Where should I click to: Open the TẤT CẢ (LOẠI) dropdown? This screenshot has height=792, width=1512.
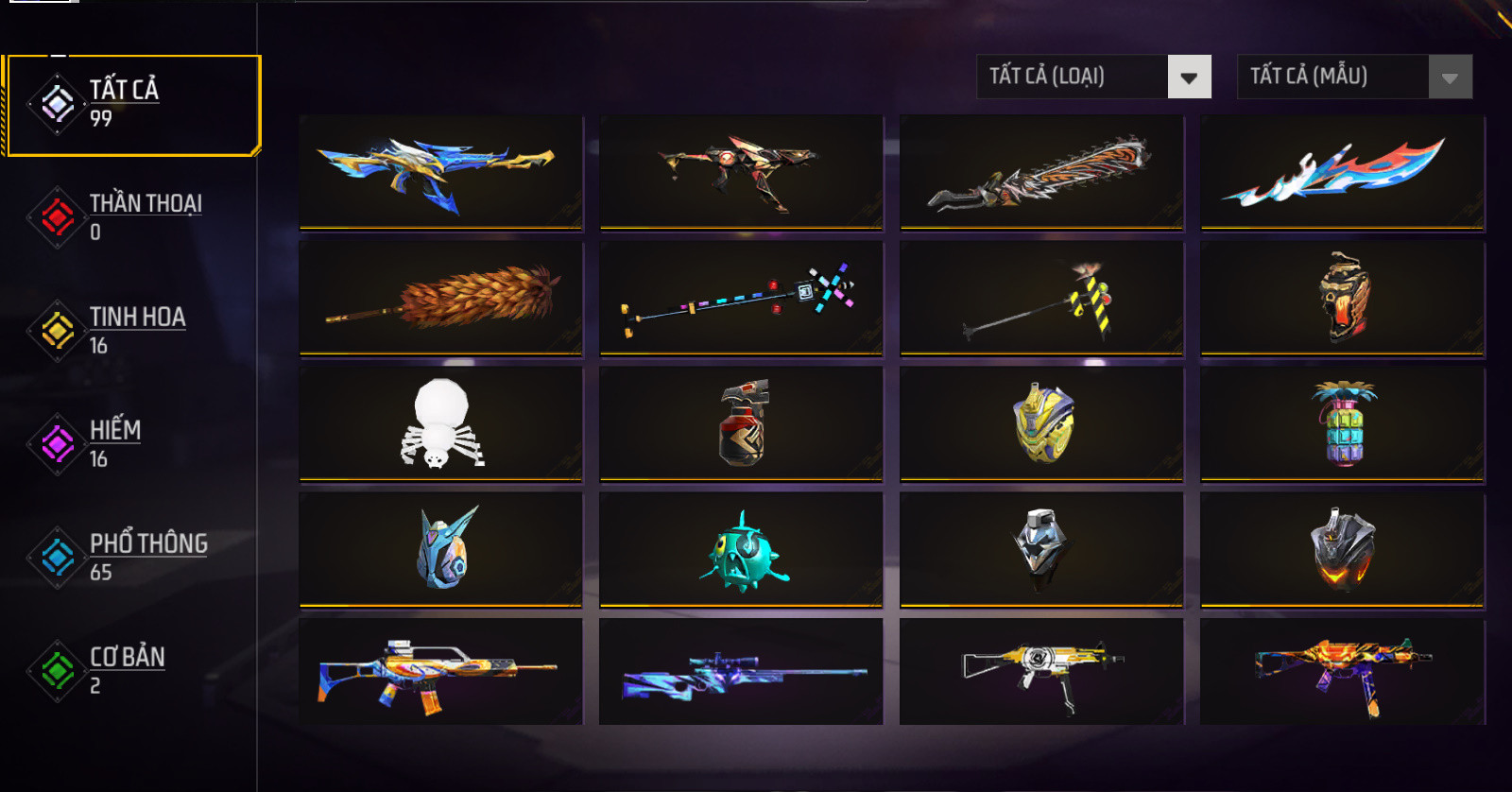pyautogui.click(x=1094, y=77)
